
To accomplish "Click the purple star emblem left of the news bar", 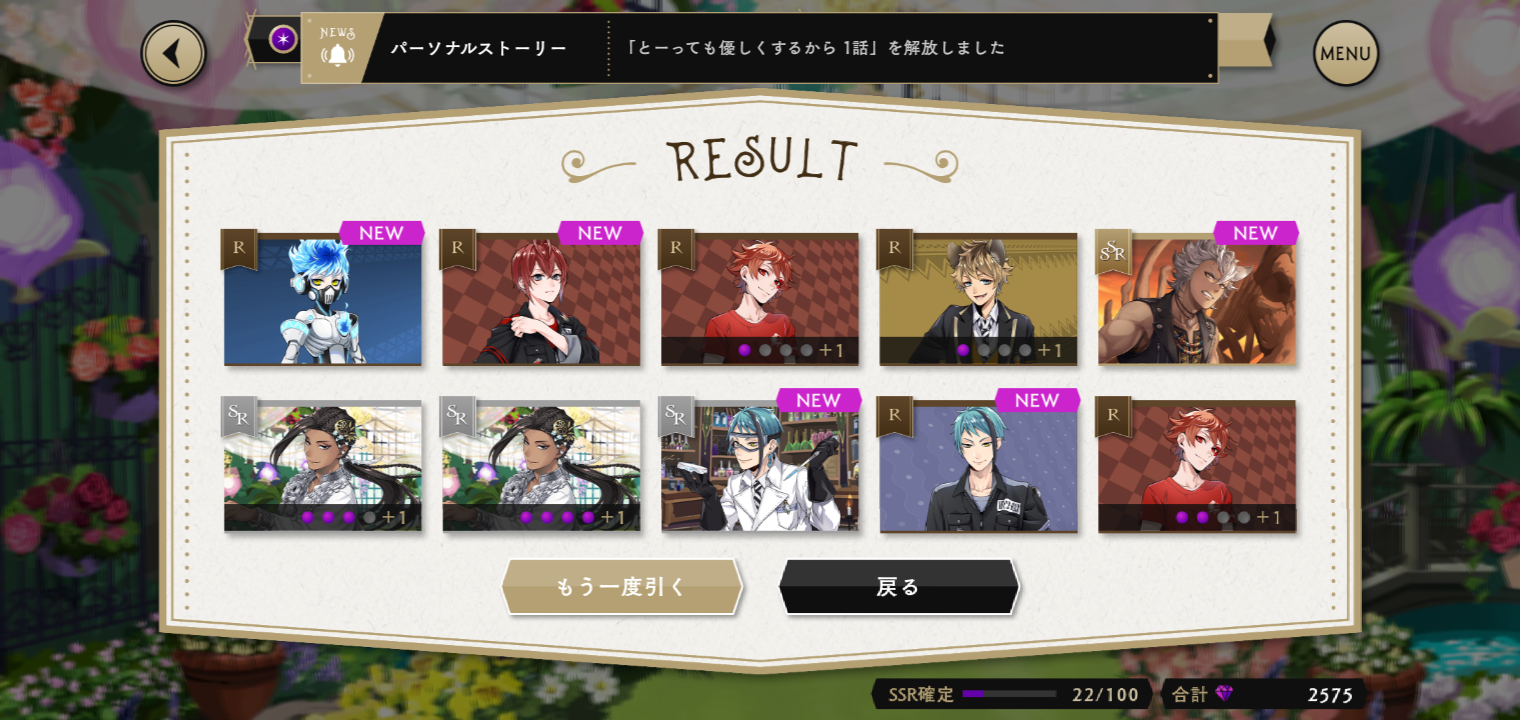I will (285, 40).
